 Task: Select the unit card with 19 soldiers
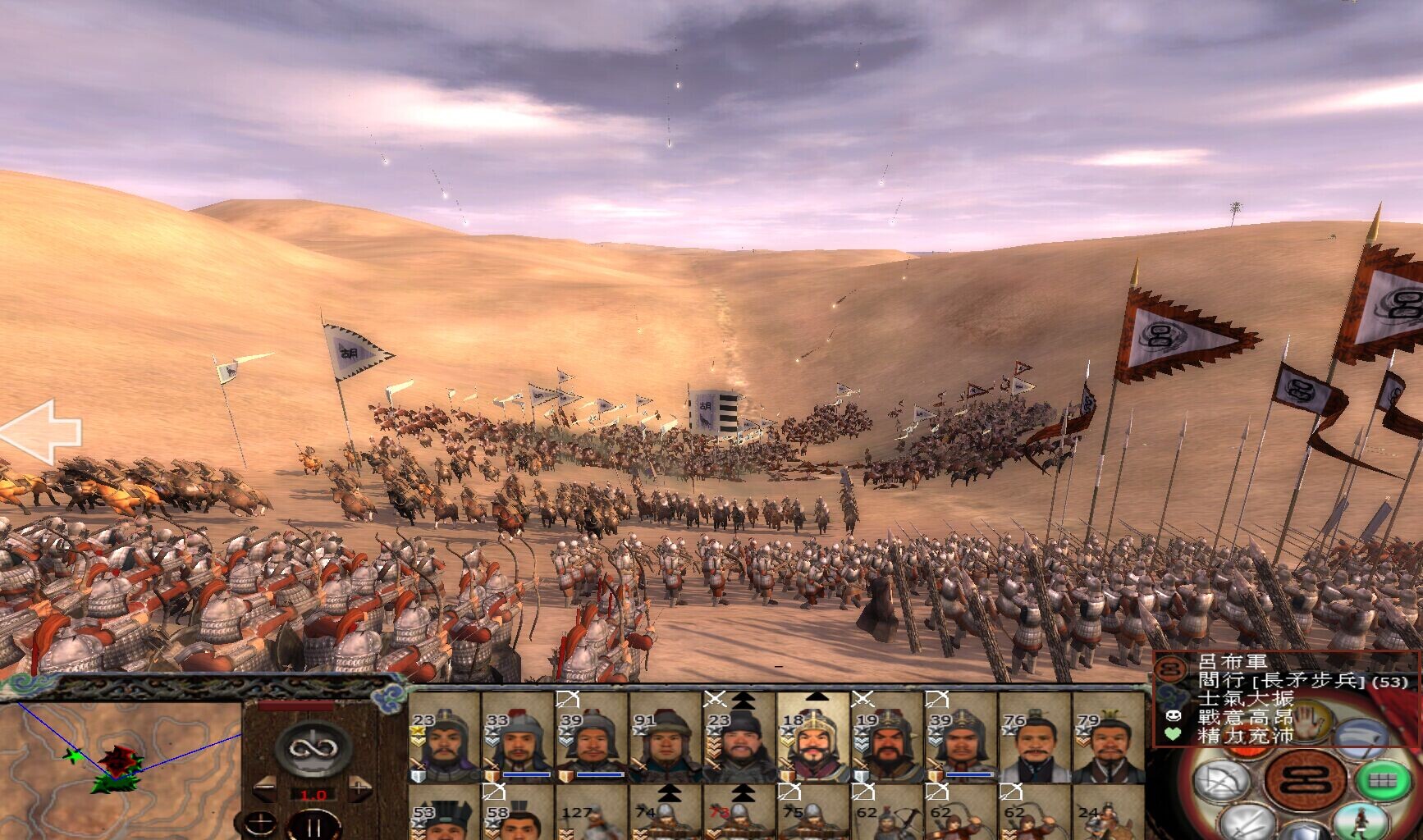[886, 738]
